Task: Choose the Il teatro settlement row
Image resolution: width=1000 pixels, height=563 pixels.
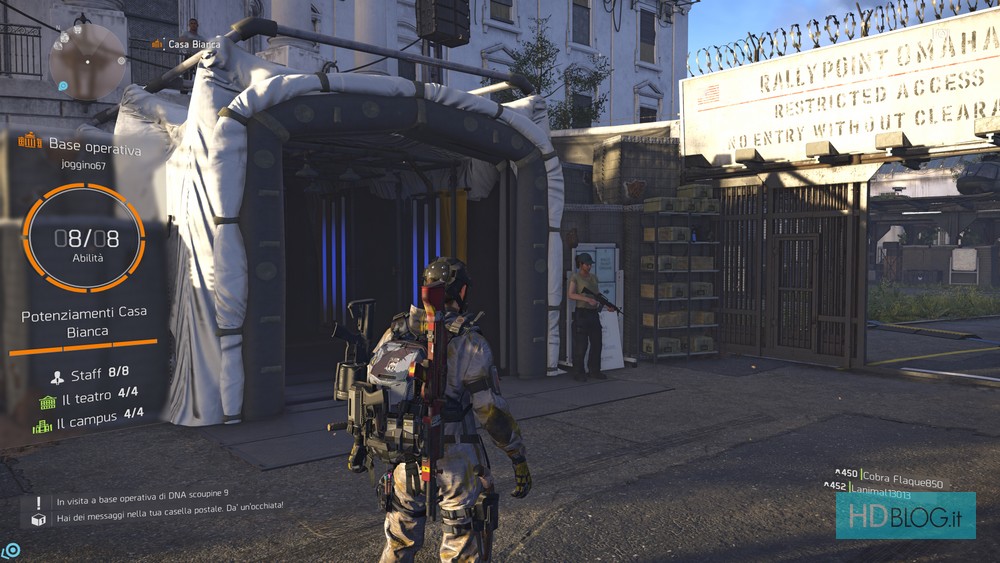Action: pos(89,398)
